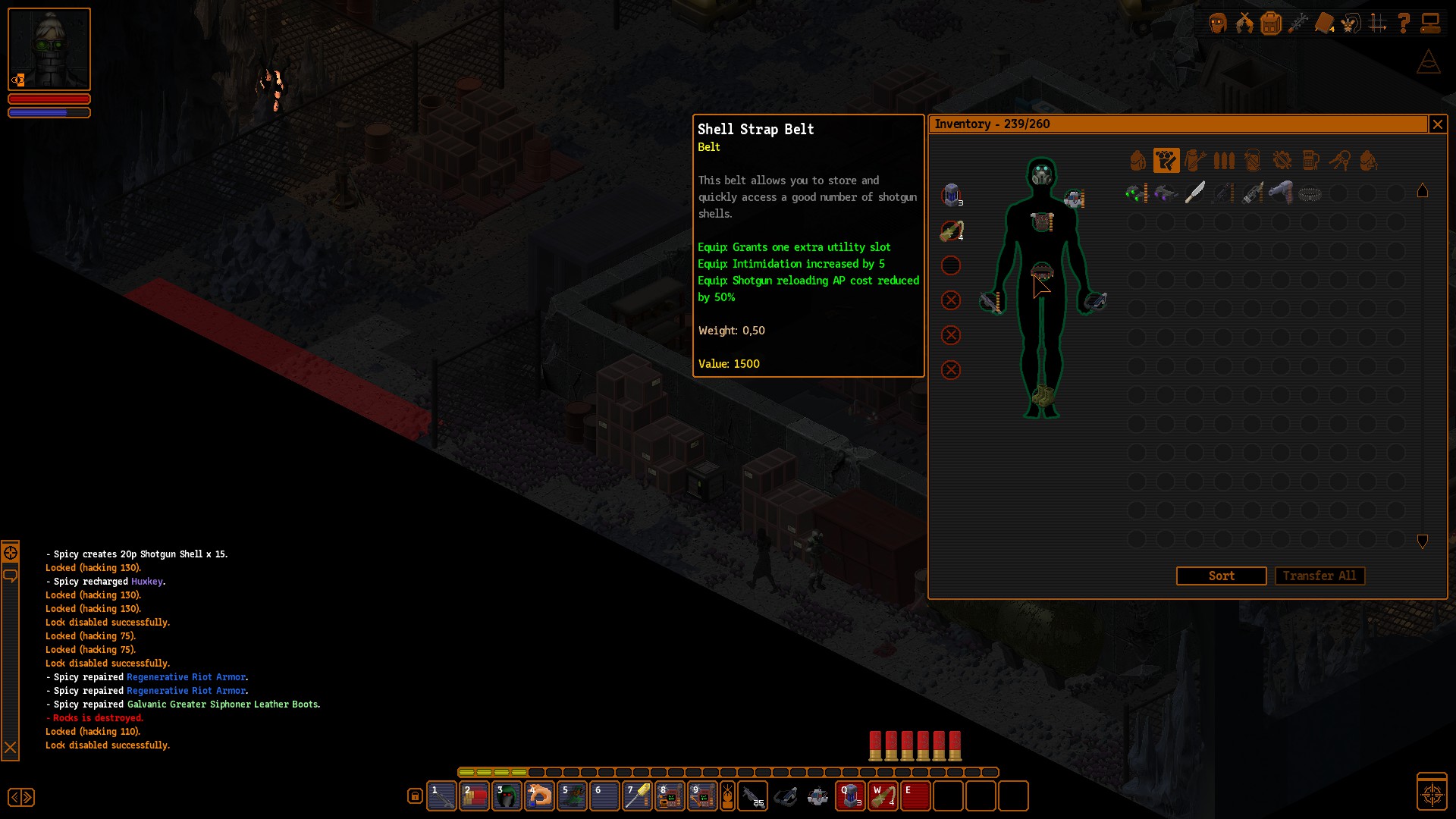Open the combat stats crossed-pistols icon
Screen dimensions: 1456x819
click(x=1244, y=24)
